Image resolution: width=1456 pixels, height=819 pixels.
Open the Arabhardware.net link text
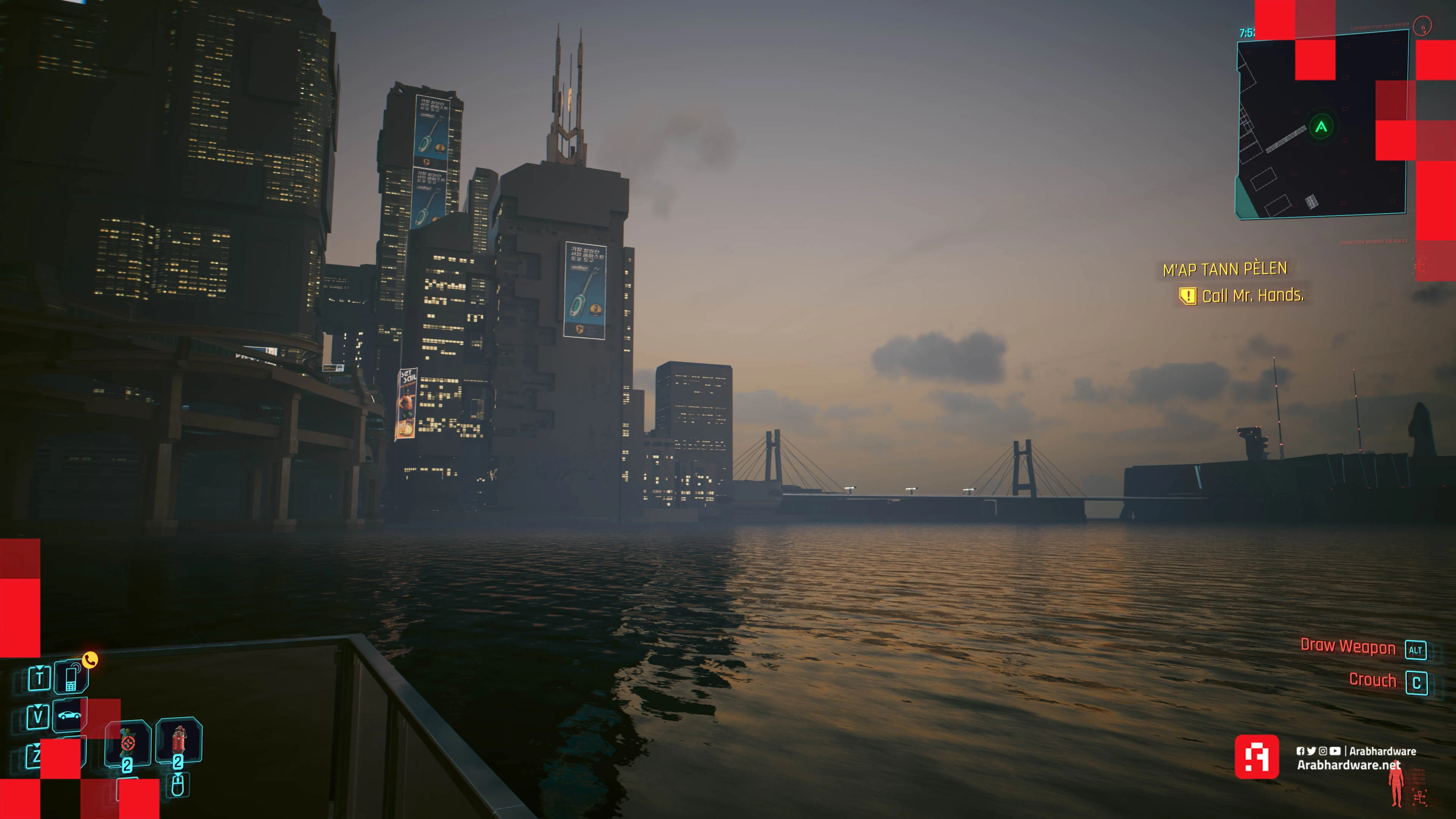(1348, 765)
